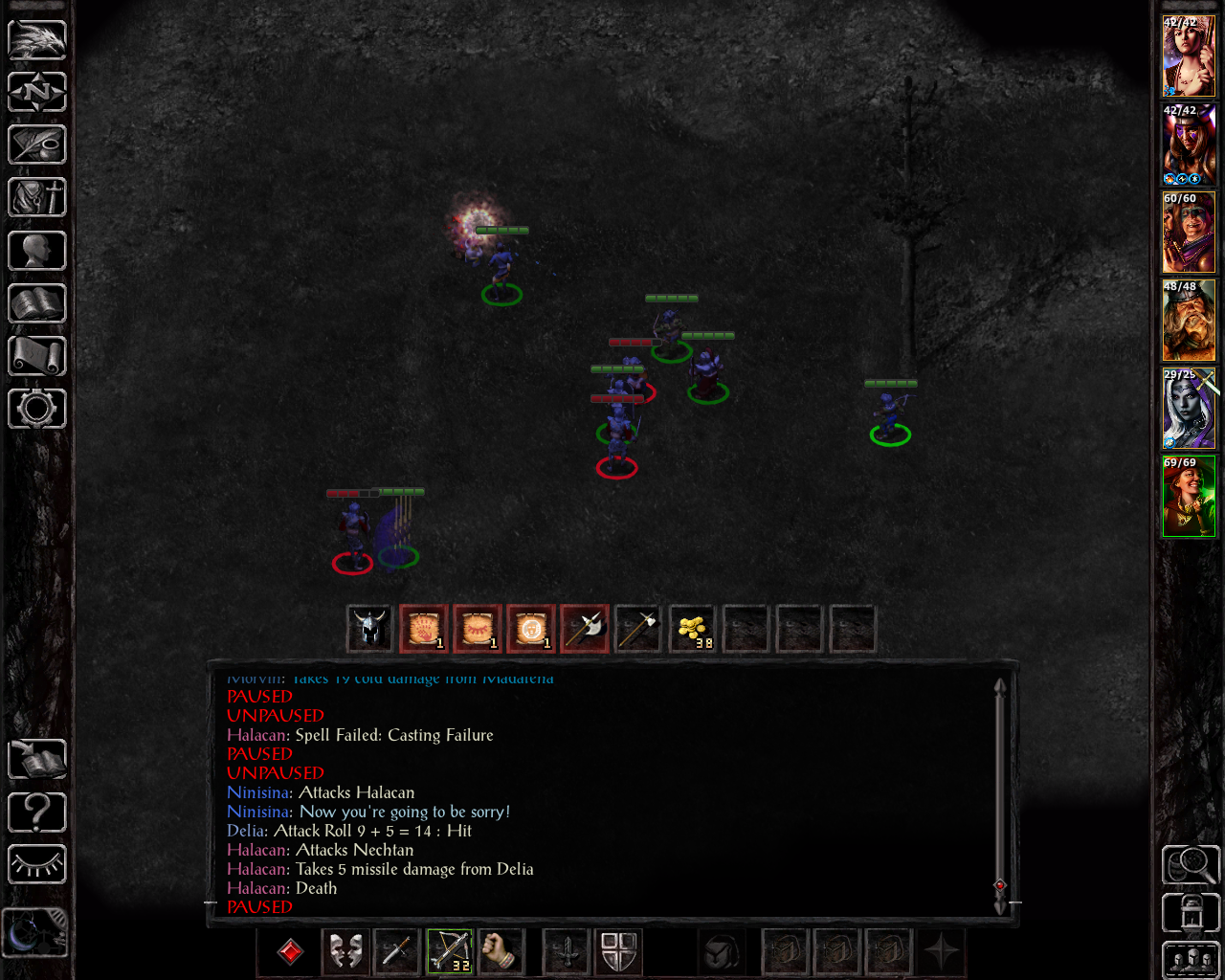Open the priest scroll
The width and height of the screenshot is (1225, 980).
click(37, 356)
